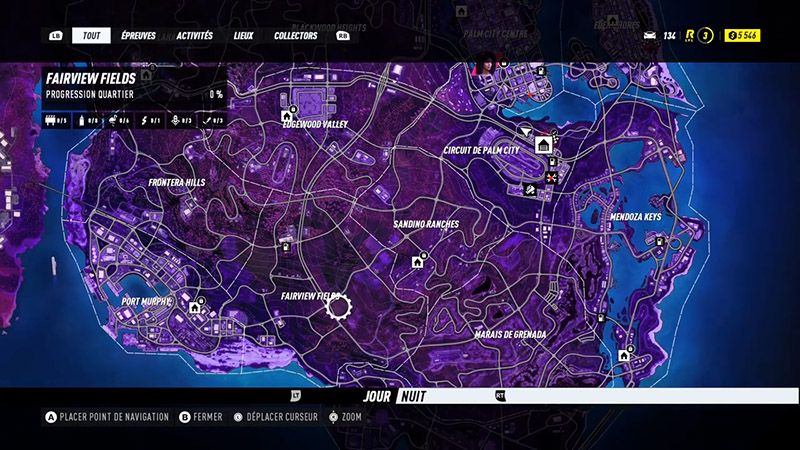Switch to the COLLECTORS tab
The image size is (800, 450).
[x=295, y=36]
